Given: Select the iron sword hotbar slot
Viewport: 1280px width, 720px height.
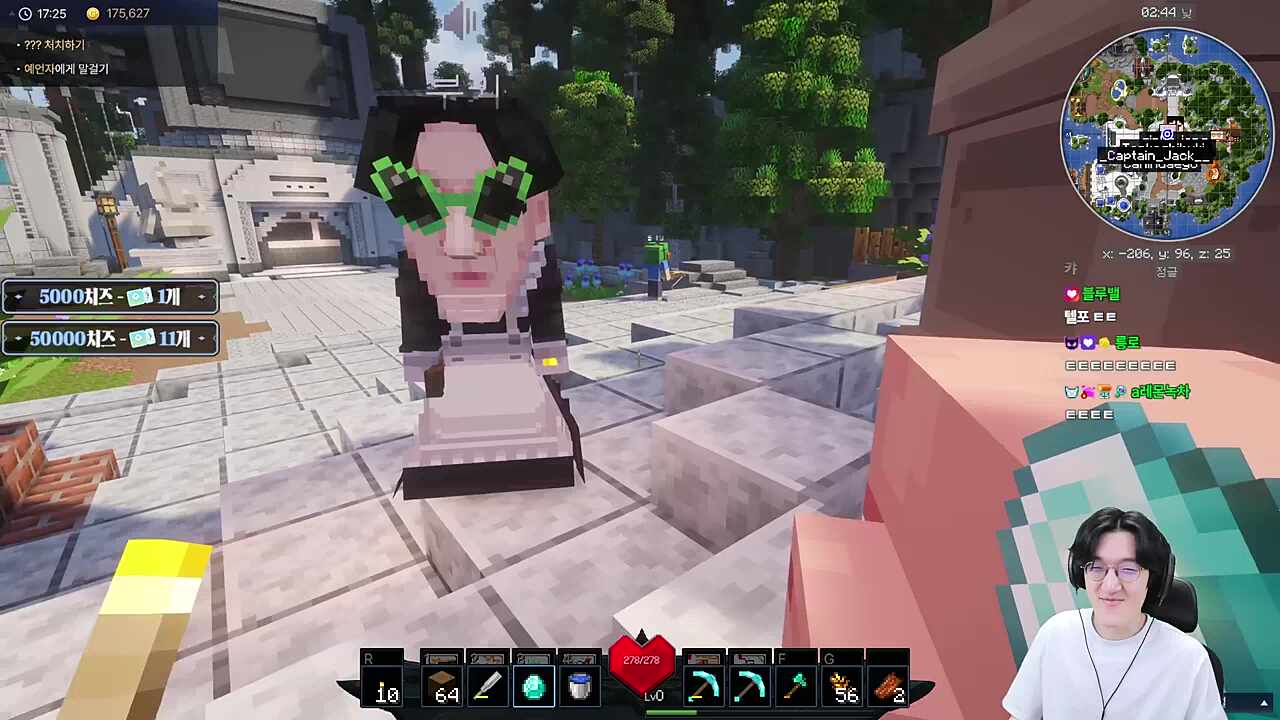Looking at the screenshot, I should click(x=487, y=687).
